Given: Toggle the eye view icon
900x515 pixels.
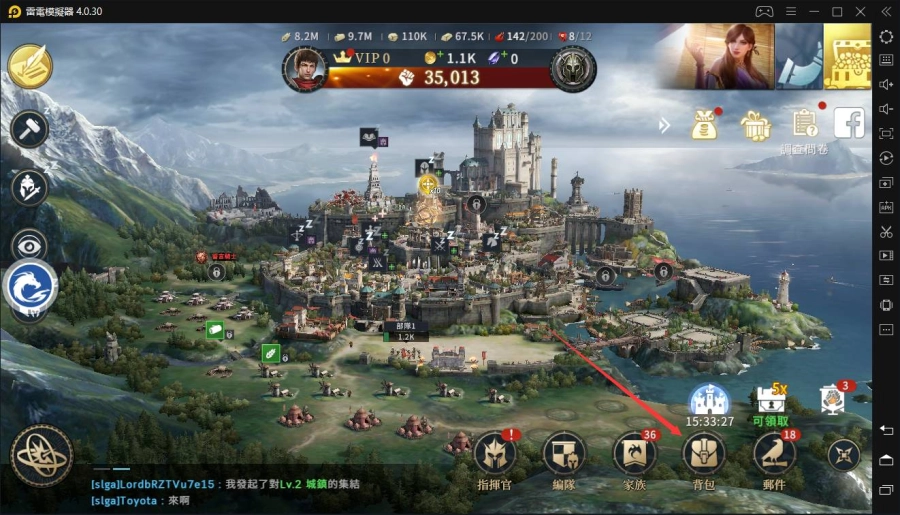Looking at the screenshot, I should tap(30, 245).
